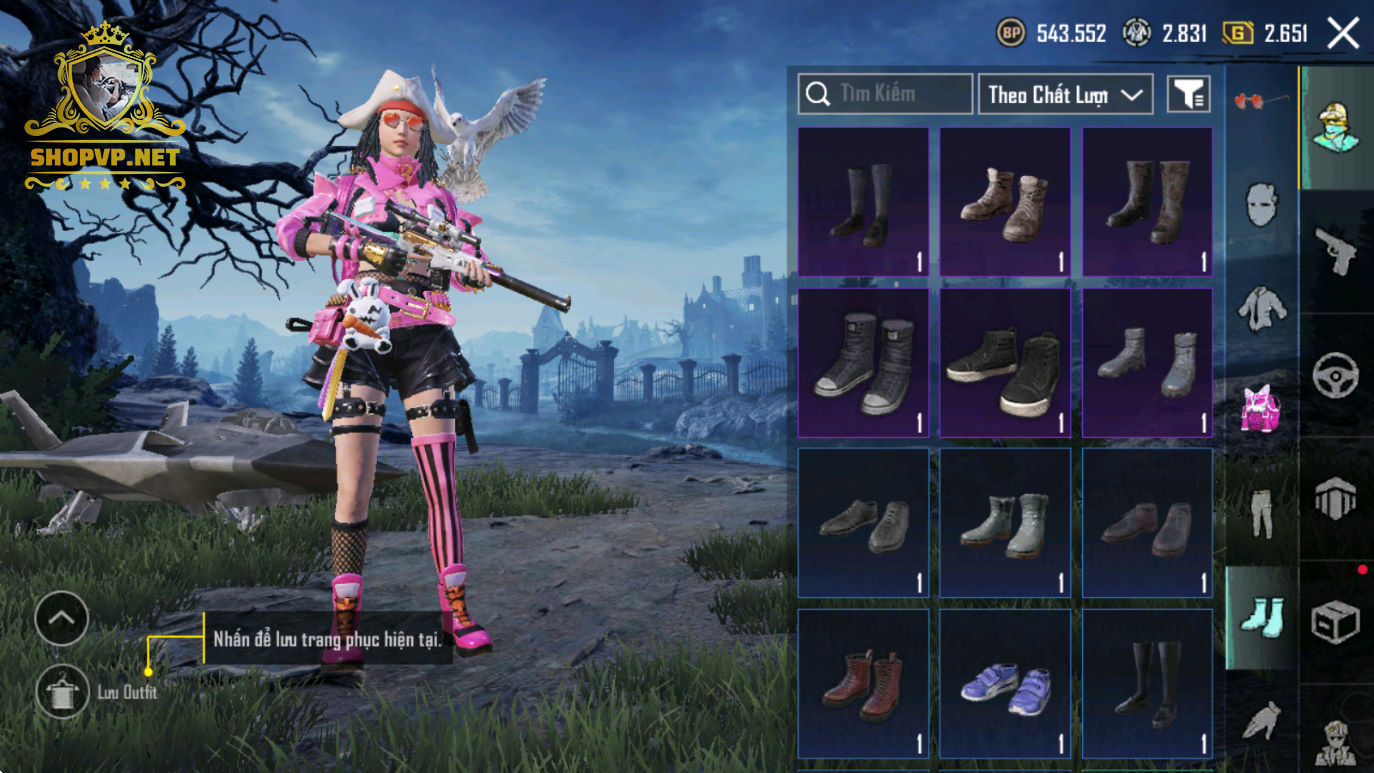Click the round up-arrow button
Image resolution: width=1374 pixels, height=773 pixels.
click(x=62, y=618)
